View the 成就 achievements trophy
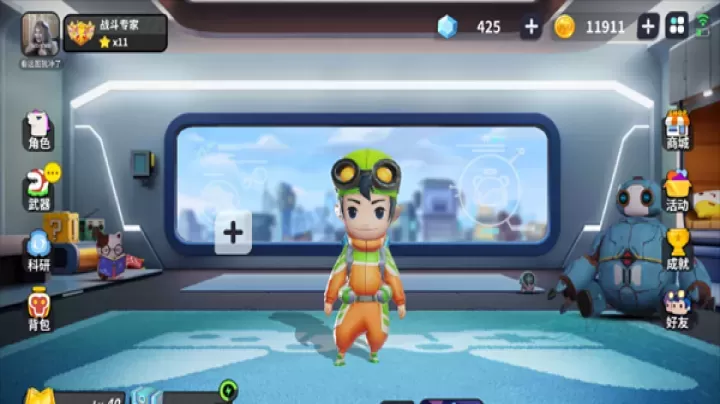Screen dimensions: 720x404 coord(678,250)
